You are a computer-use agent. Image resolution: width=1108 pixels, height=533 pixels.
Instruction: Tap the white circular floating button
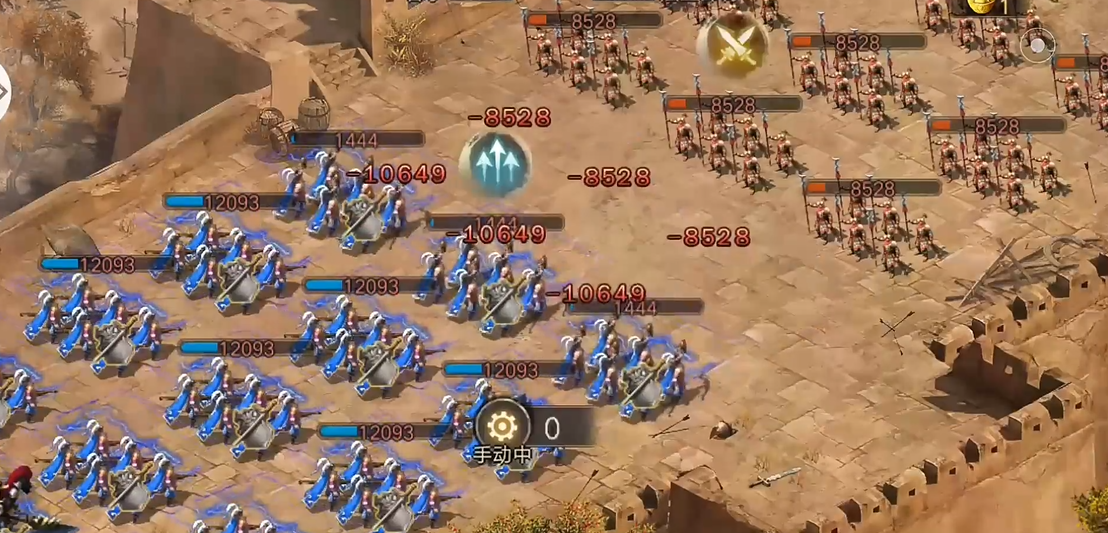coord(1037,45)
